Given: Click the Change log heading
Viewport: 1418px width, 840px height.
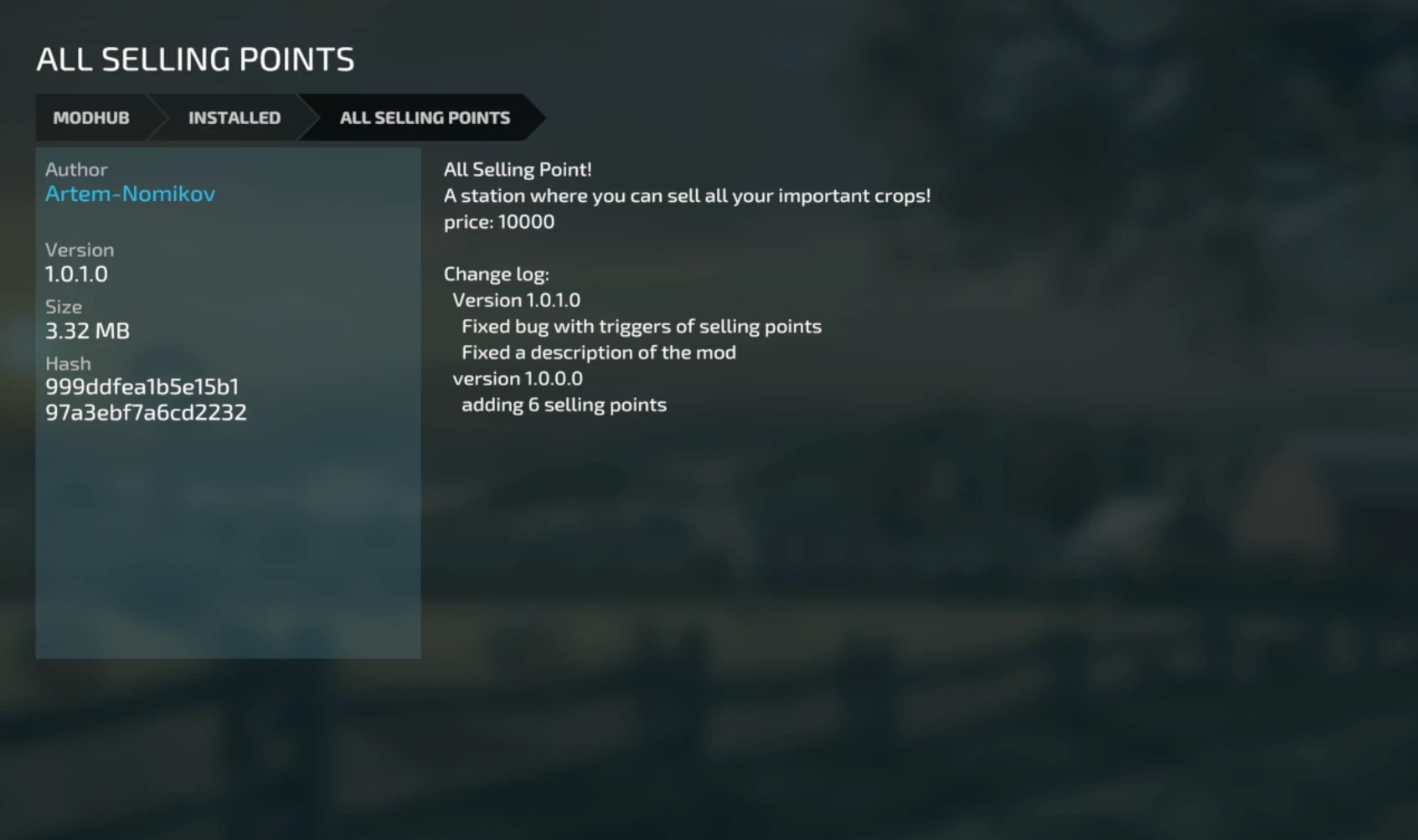Looking at the screenshot, I should coord(497,273).
